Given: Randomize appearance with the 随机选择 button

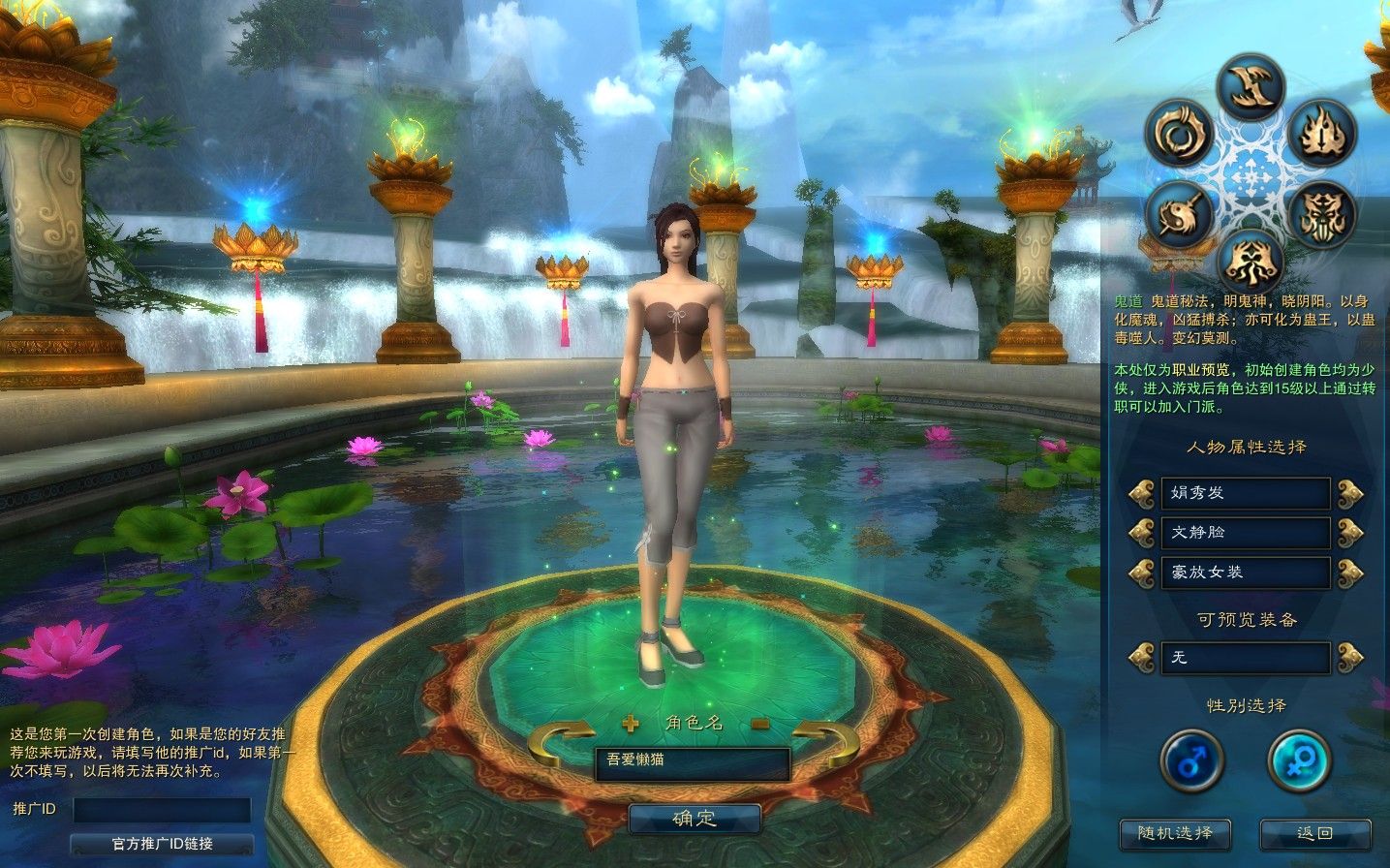Looking at the screenshot, I should click(x=1174, y=833).
